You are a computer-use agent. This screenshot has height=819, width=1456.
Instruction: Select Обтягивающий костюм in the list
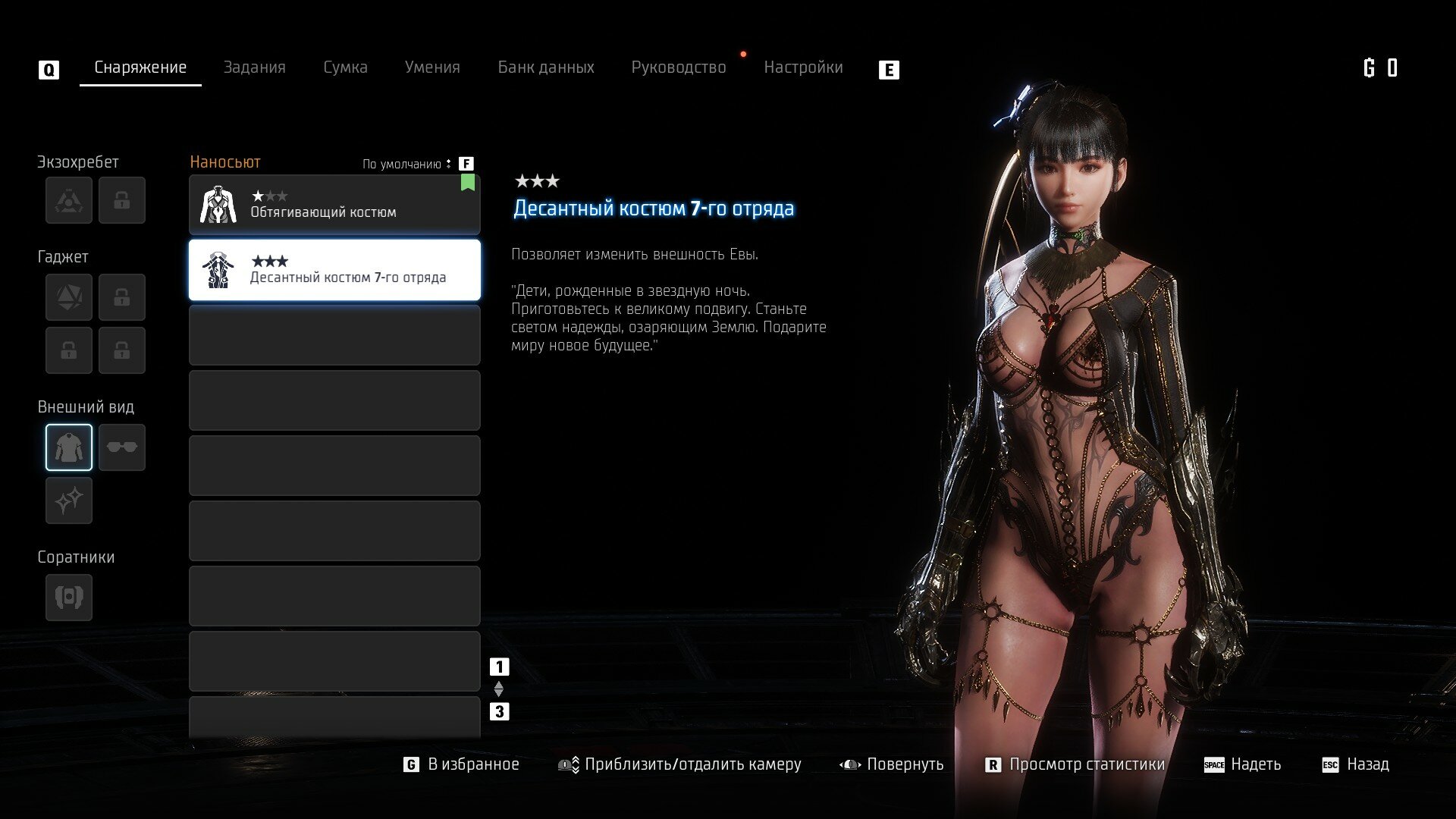[x=334, y=205]
